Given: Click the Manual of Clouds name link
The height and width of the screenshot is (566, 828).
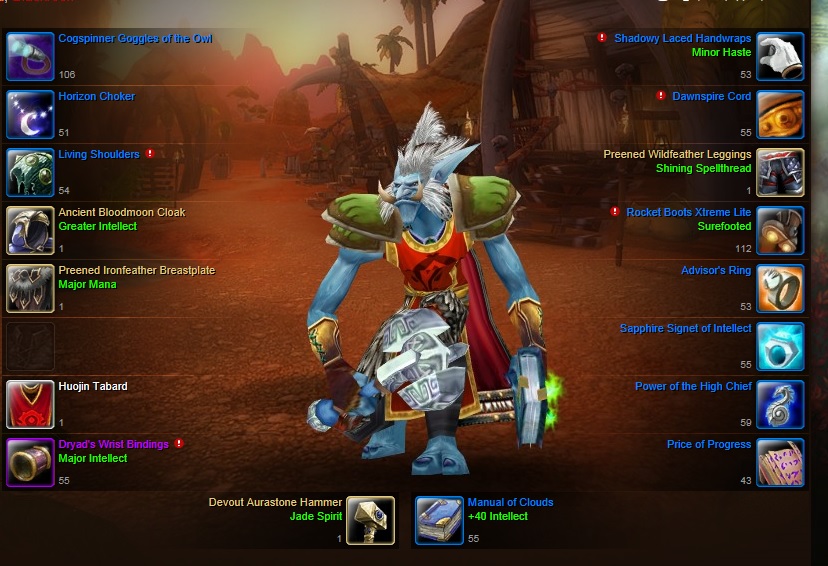Looking at the screenshot, I should coord(510,503).
